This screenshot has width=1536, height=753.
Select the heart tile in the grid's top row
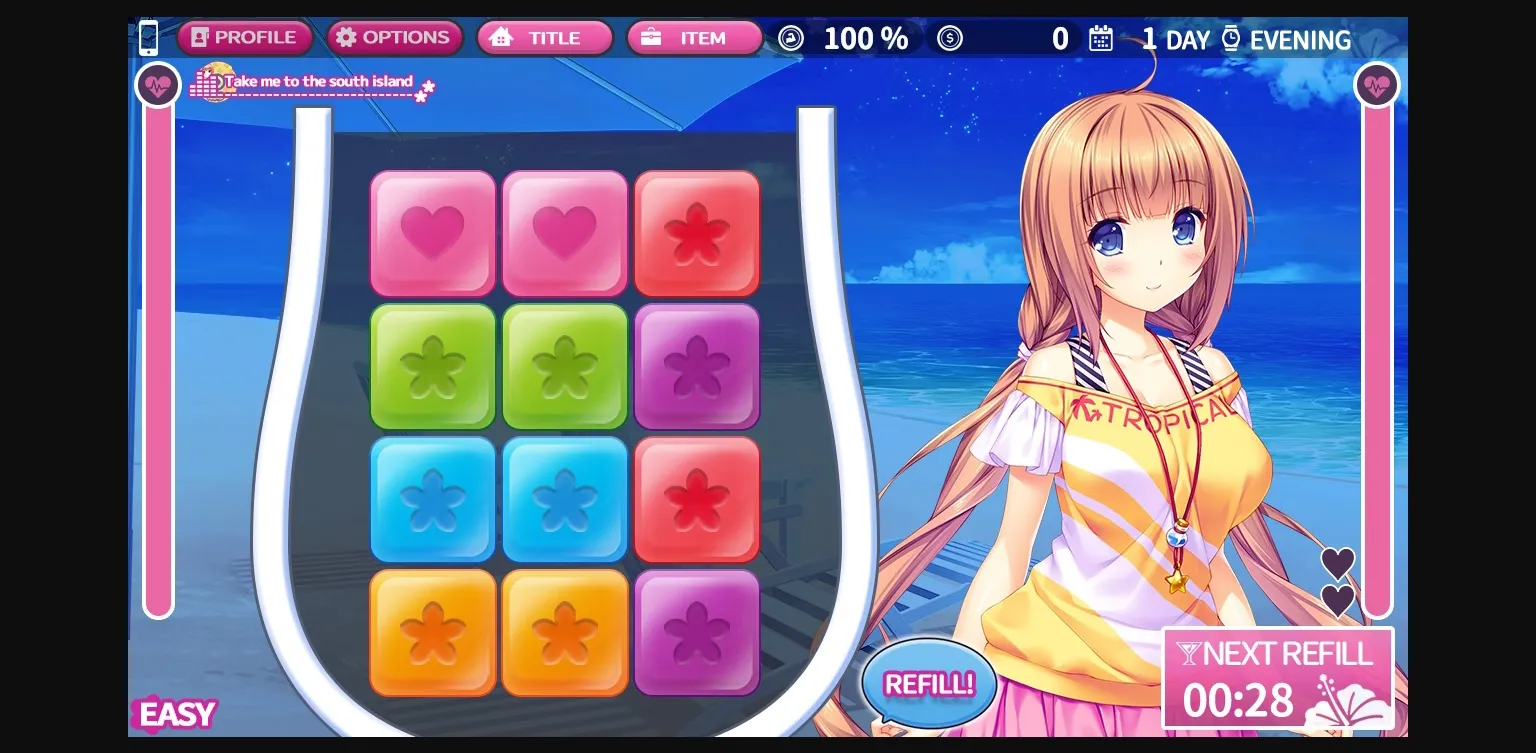tap(432, 232)
